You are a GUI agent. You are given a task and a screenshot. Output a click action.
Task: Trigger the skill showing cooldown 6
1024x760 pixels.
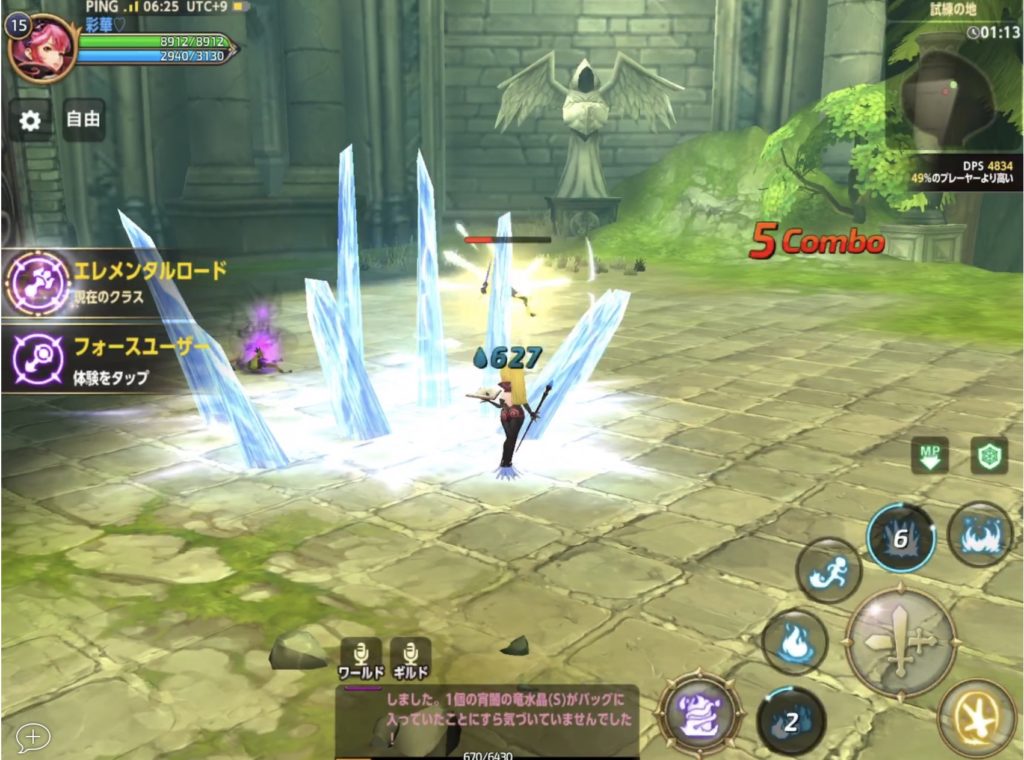900,538
